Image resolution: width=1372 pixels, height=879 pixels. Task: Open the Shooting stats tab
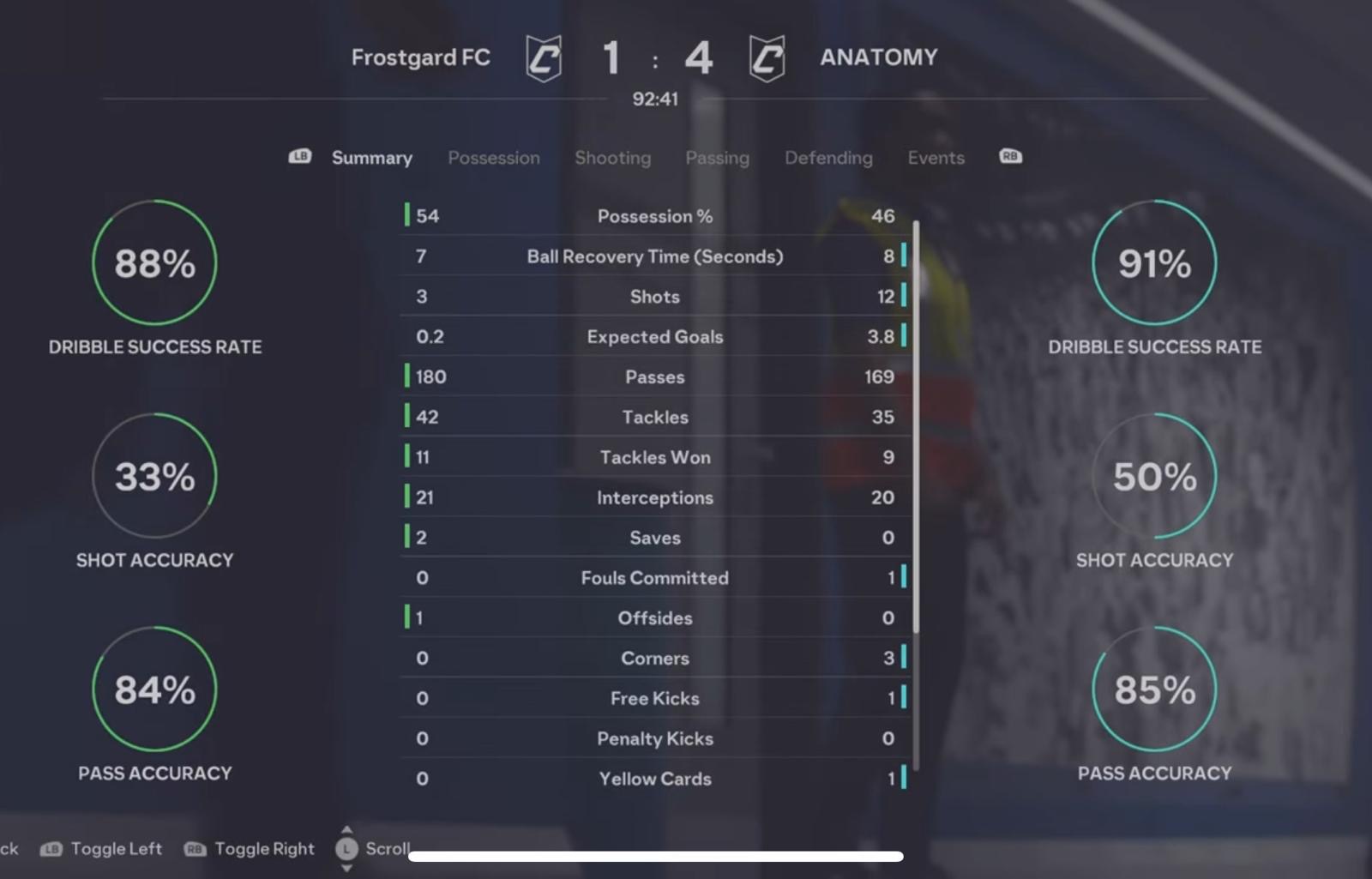[612, 158]
